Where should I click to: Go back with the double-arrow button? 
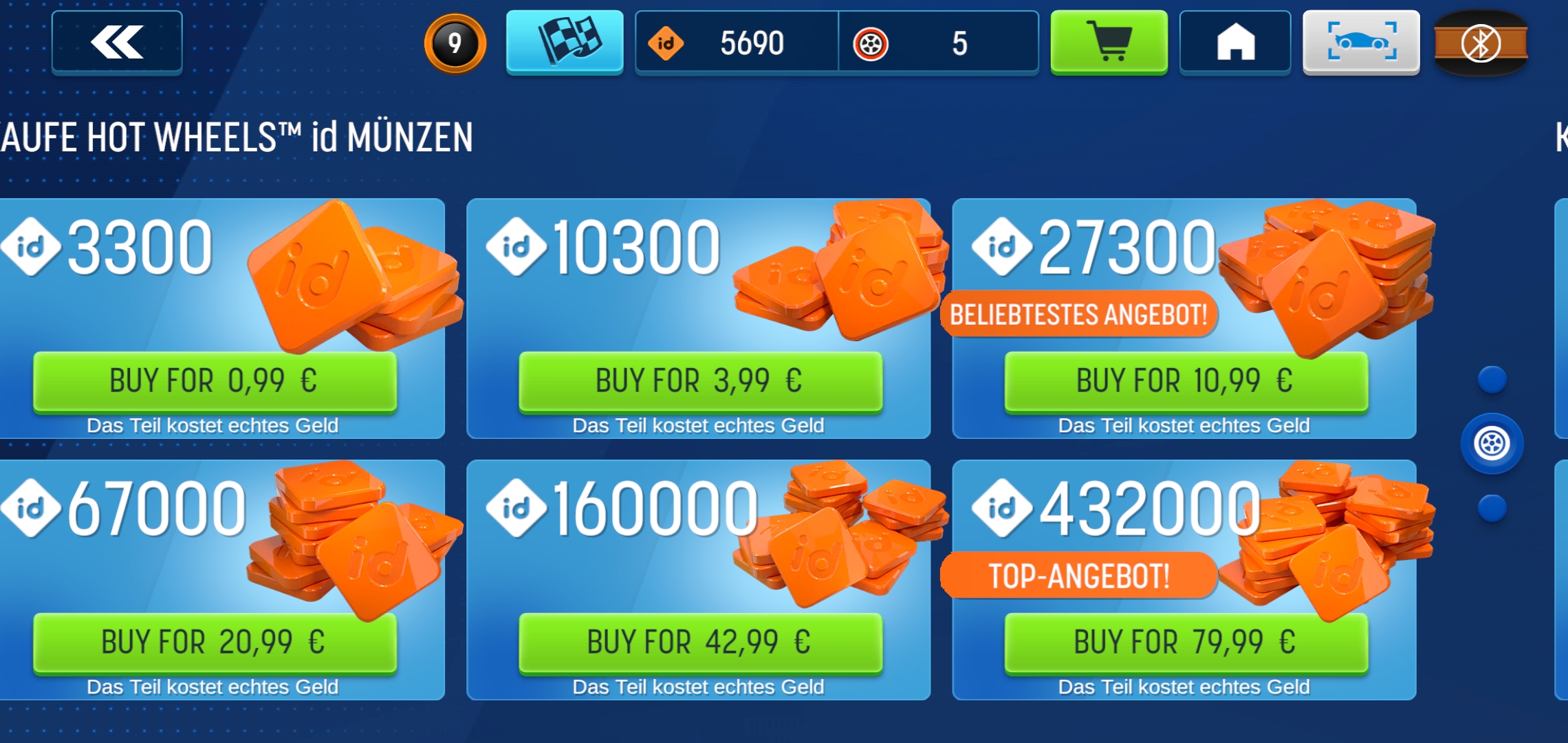(117, 42)
